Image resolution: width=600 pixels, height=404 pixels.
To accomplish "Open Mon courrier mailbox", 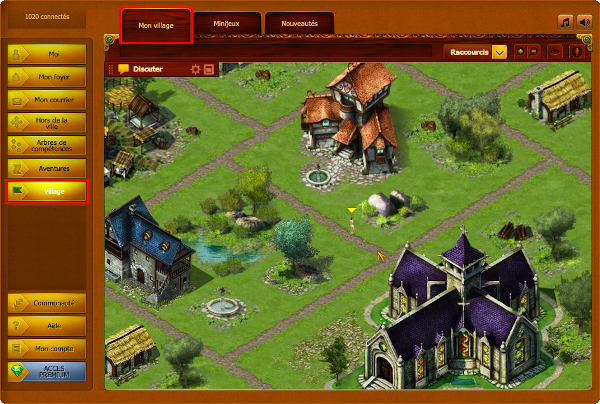I will click(47, 100).
